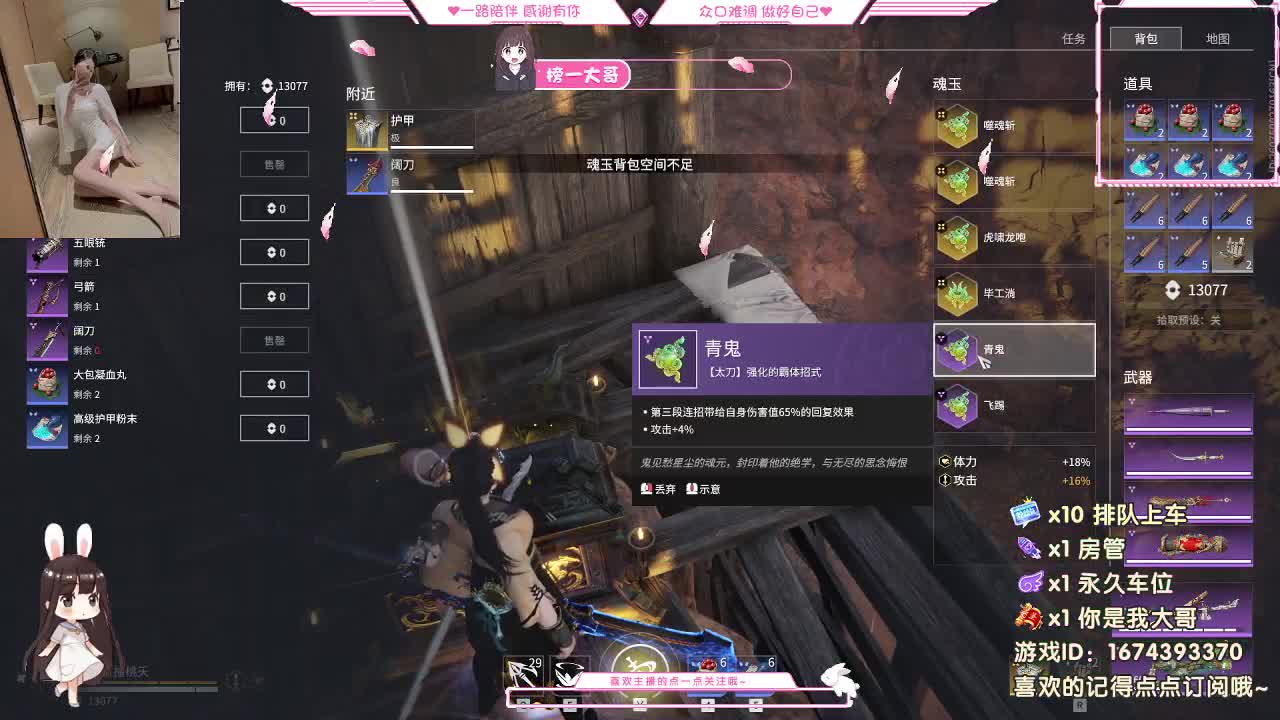Viewport: 1280px width, 720px height.
Task: Select the 飞踢 soul jade icon
Action: [959, 405]
